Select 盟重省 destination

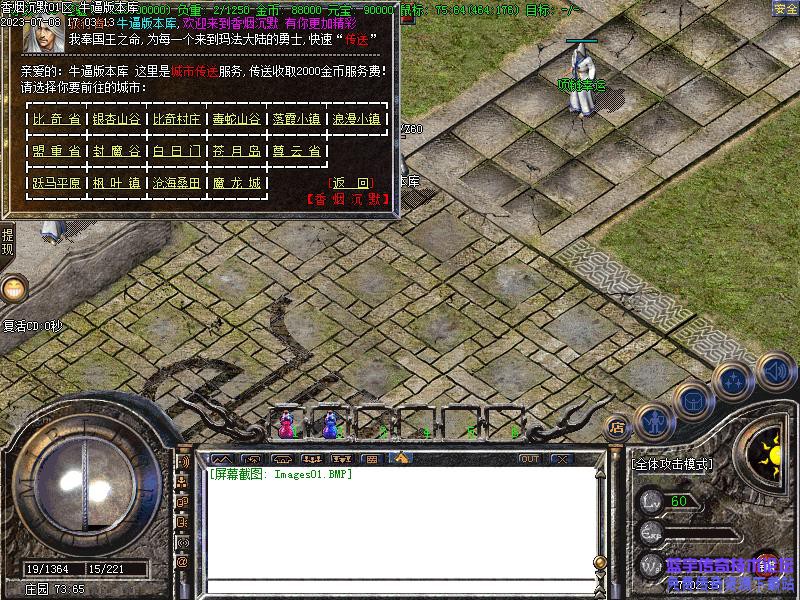[x=56, y=151]
